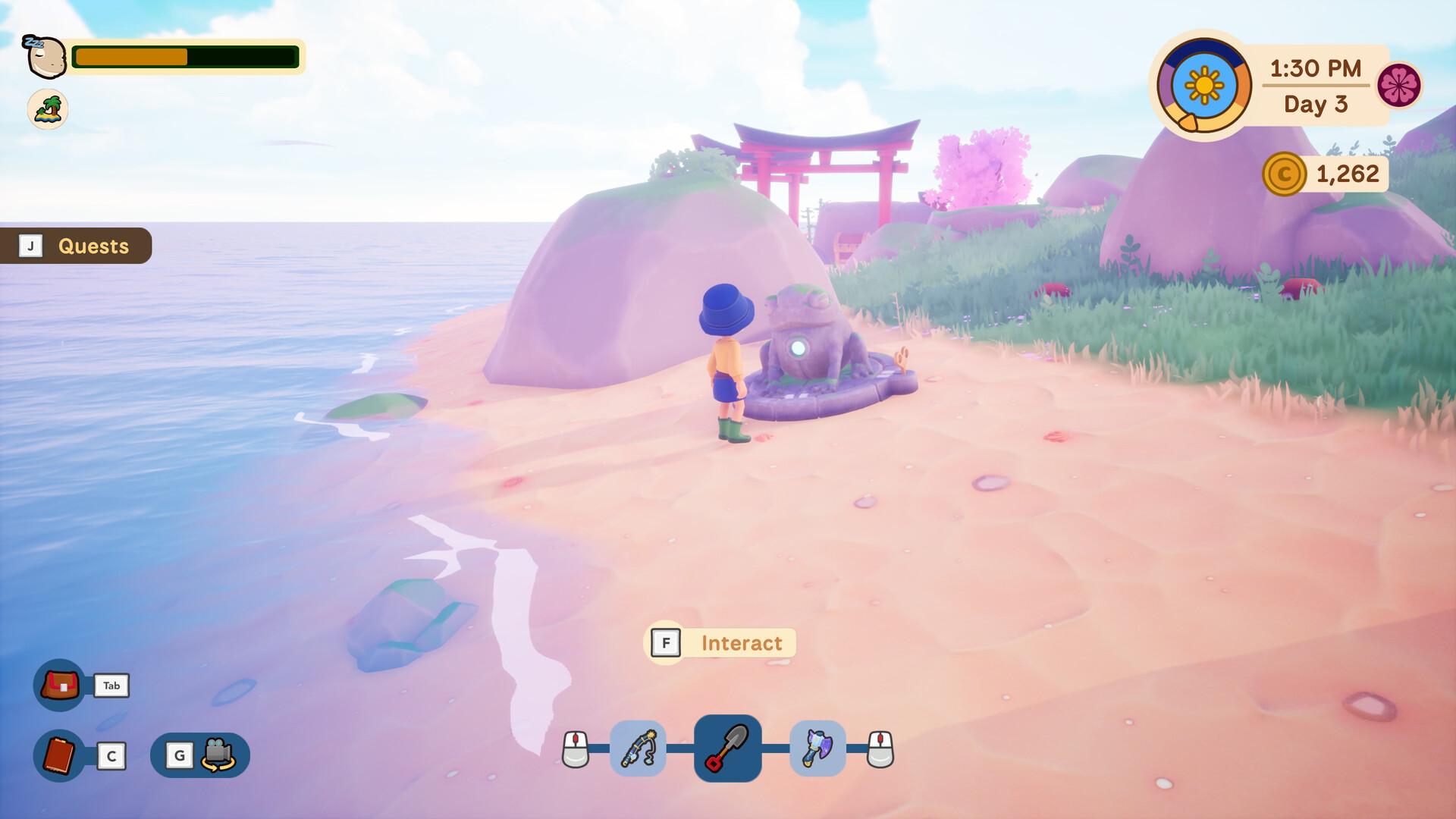Toggle the shovel slot selection highlight

tap(727, 748)
